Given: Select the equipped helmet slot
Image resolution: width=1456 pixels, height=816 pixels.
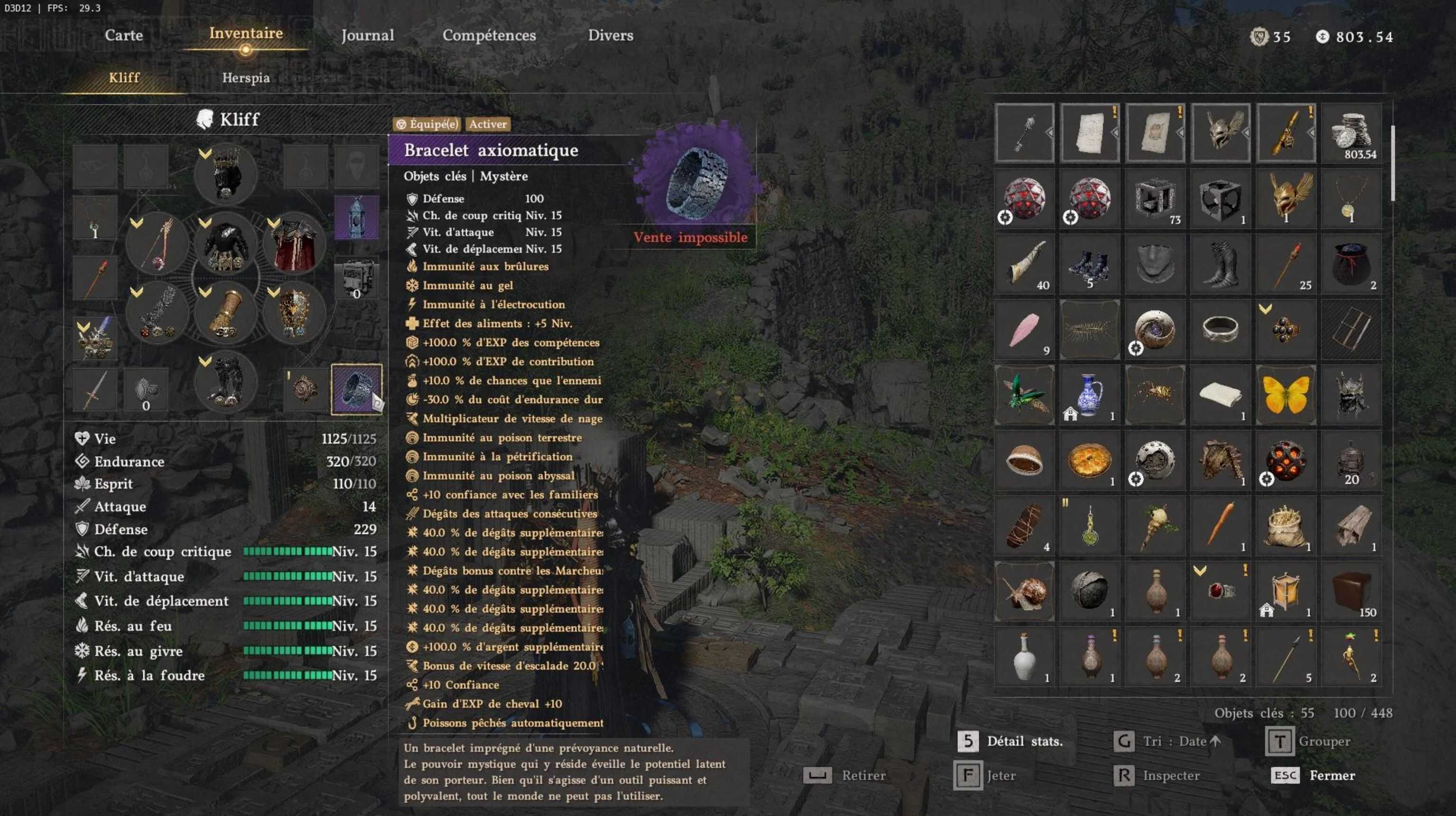Looking at the screenshot, I should point(225,174).
